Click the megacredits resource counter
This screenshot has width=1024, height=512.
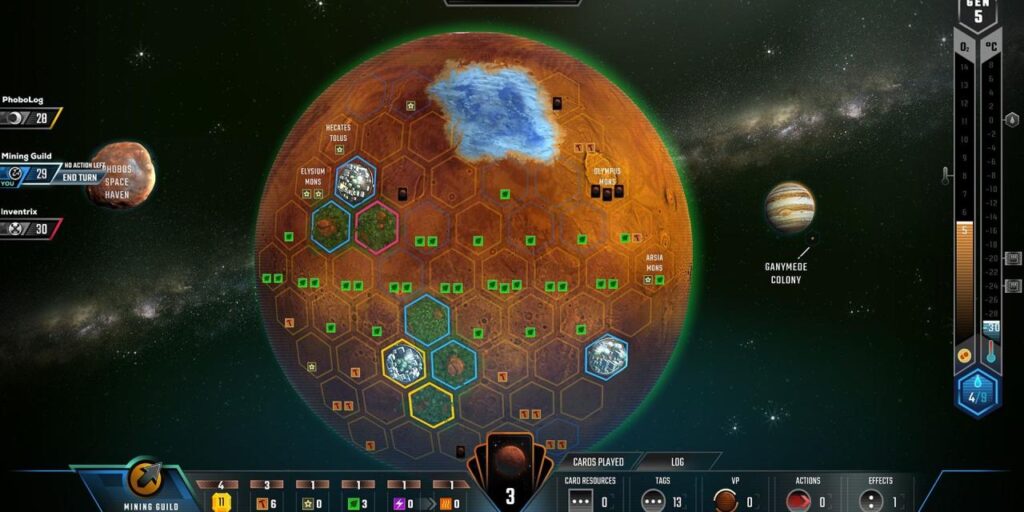(221, 499)
